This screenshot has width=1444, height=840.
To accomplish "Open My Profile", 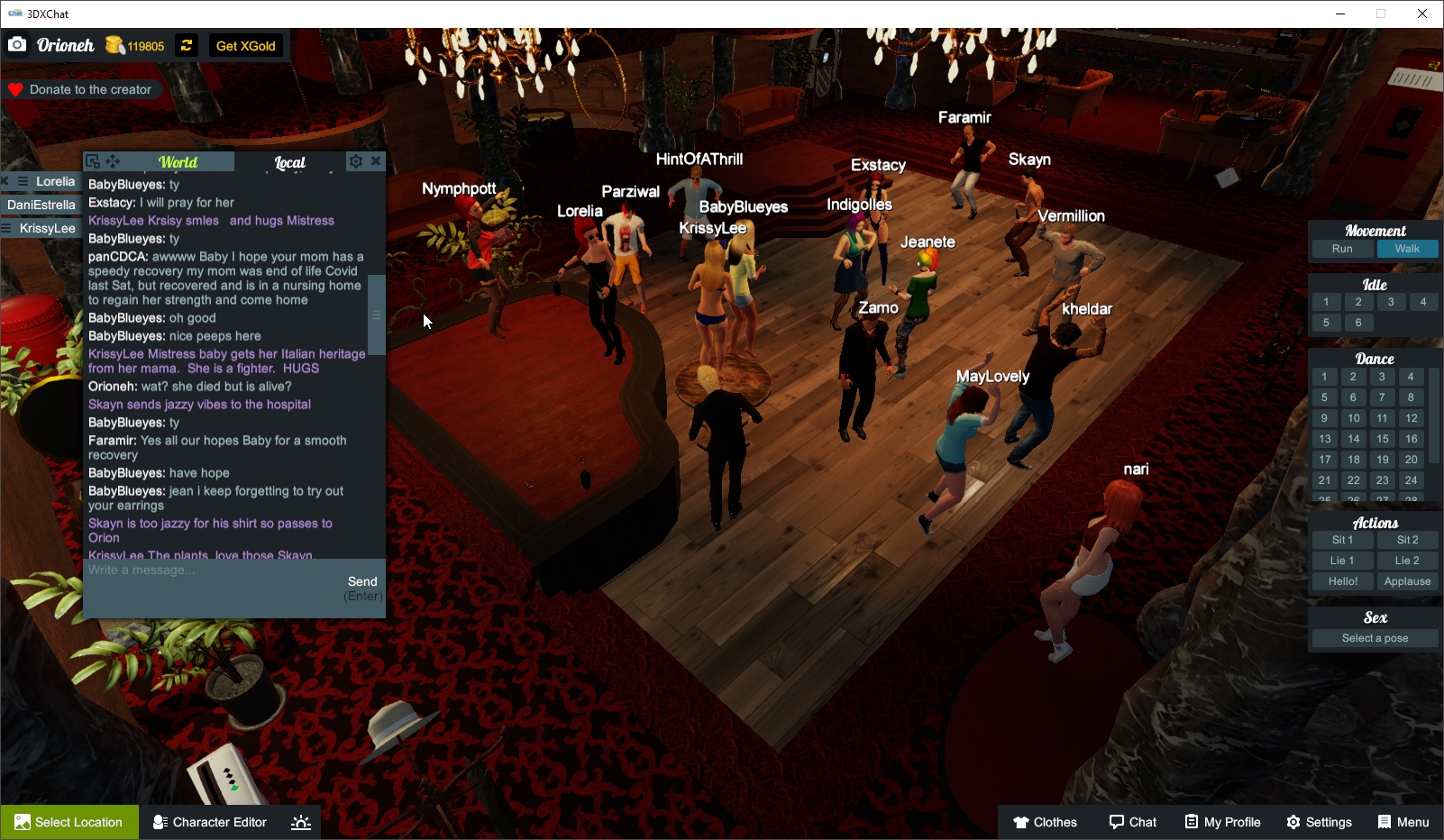I will [x=1221, y=821].
